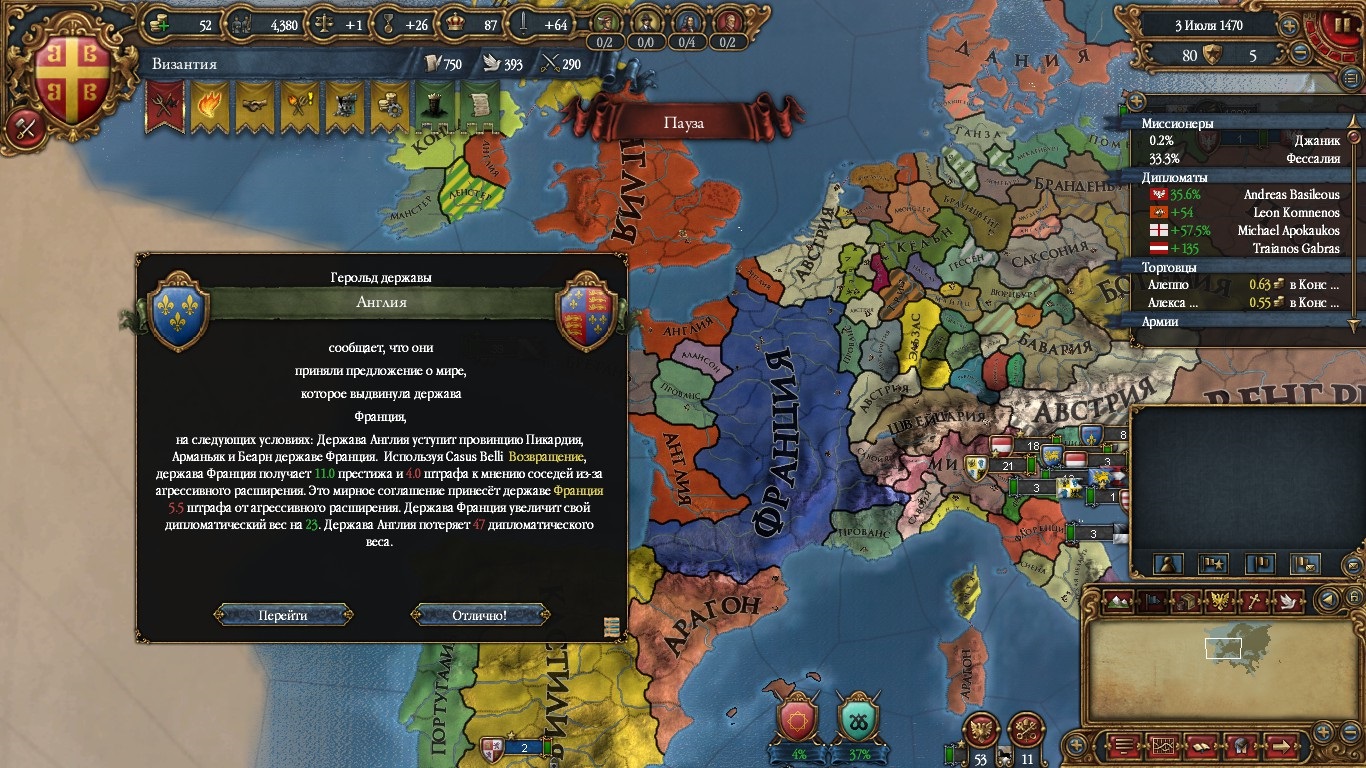This screenshot has width=1366, height=768.
Task: Confirm the peace message with 'Отлично!'
Action: [480, 615]
